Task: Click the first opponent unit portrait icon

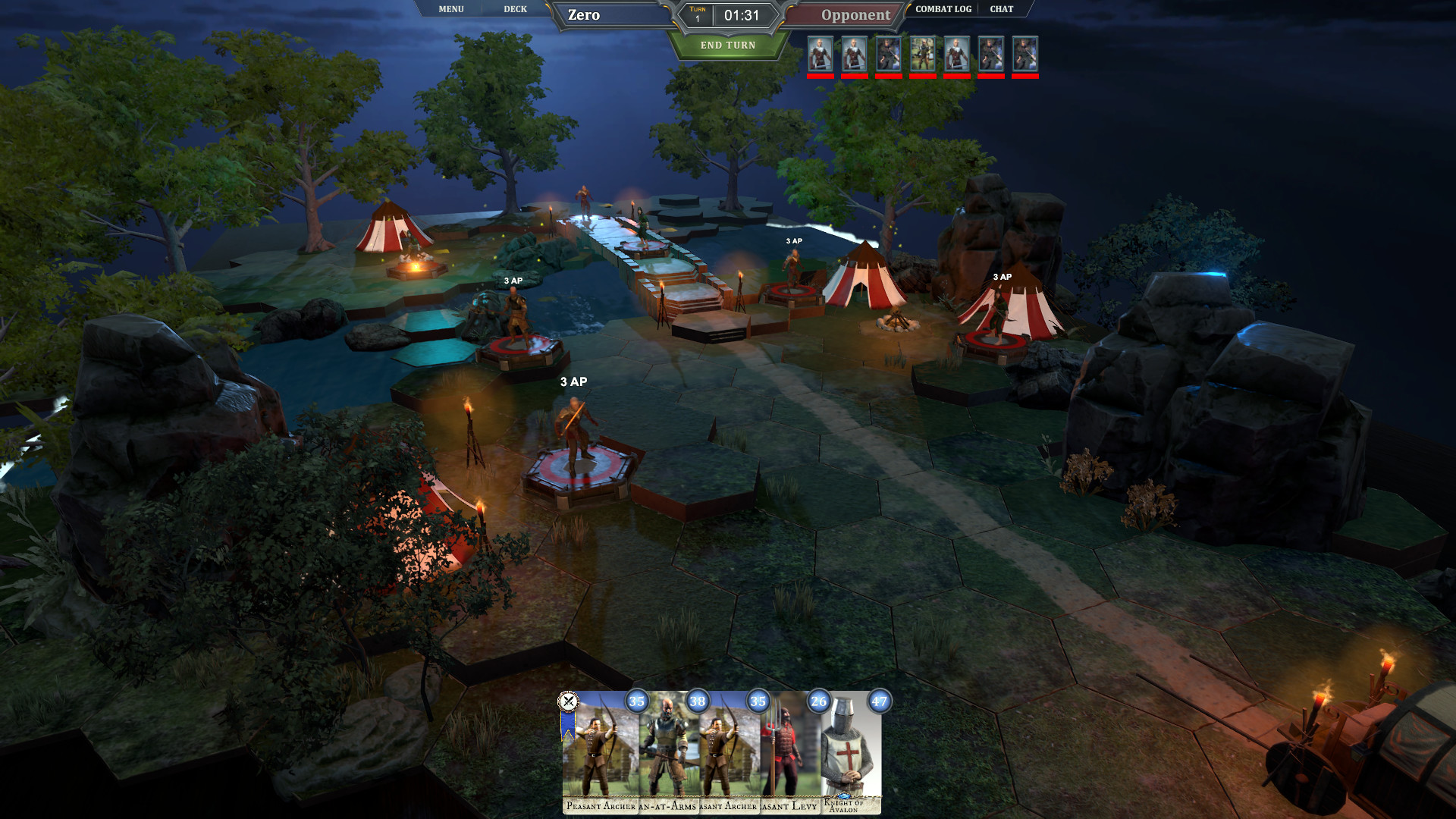Action: 821,55
